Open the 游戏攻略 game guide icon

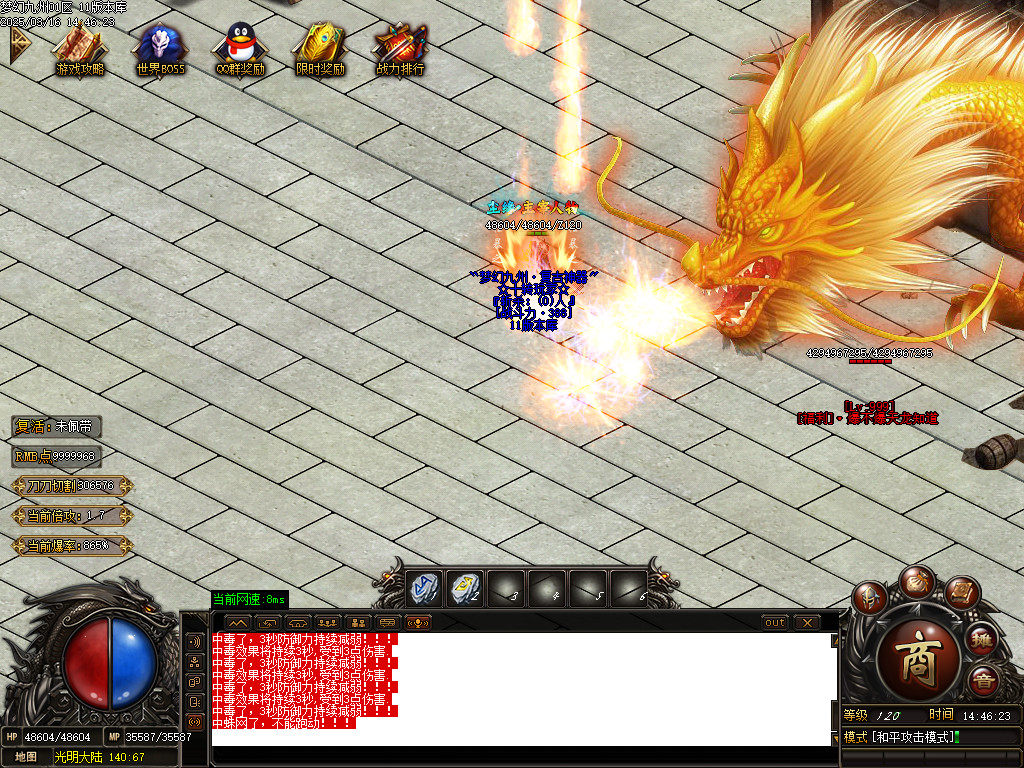(x=80, y=48)
